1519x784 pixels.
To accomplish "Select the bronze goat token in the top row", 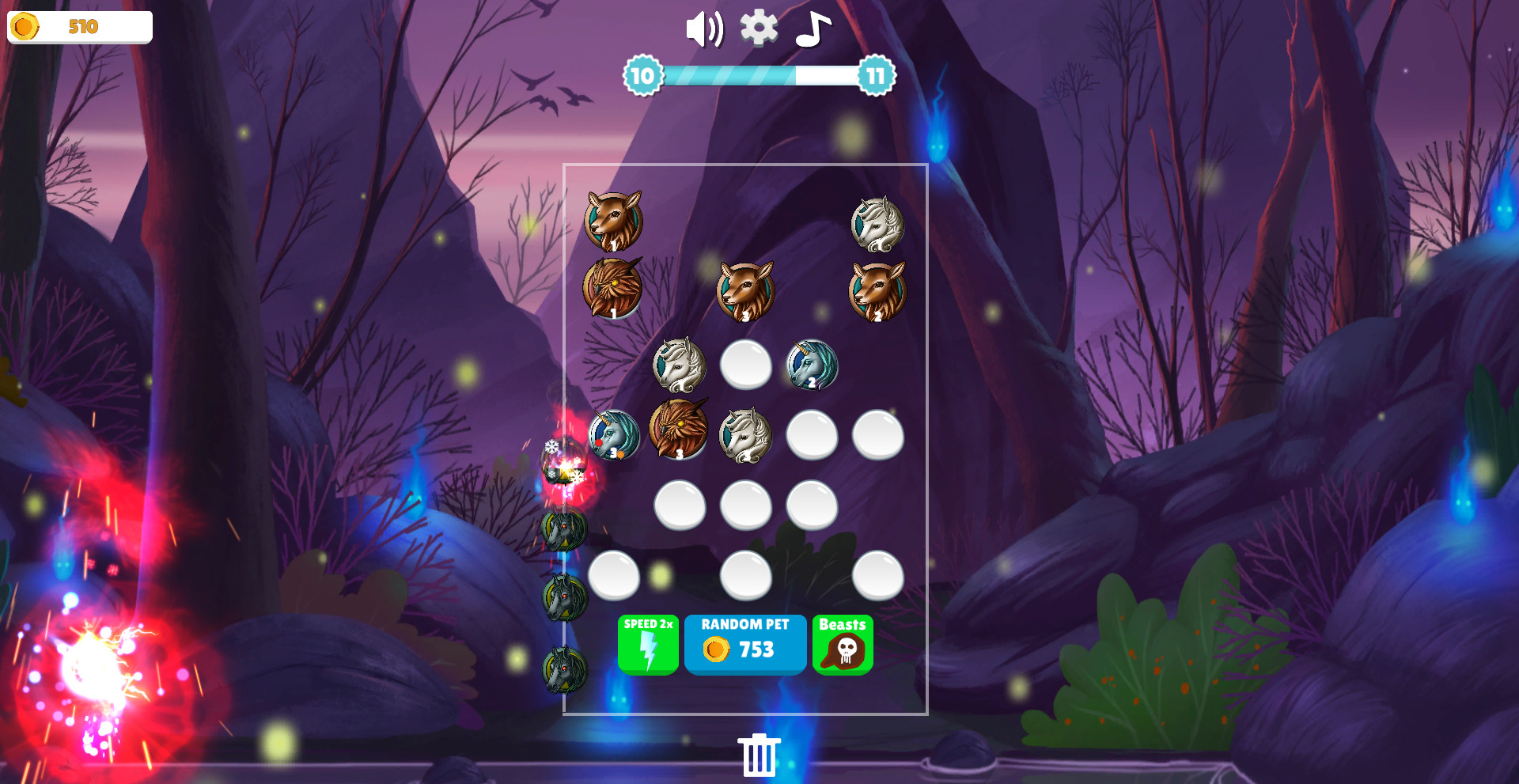I will coord(616,220).
